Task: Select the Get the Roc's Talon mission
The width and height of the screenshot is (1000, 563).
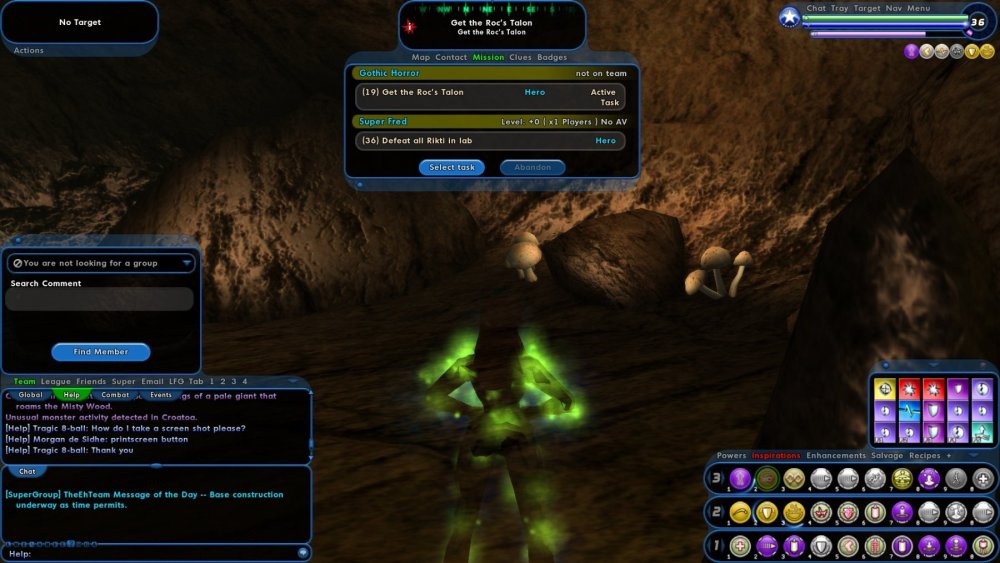Action: 490,97
